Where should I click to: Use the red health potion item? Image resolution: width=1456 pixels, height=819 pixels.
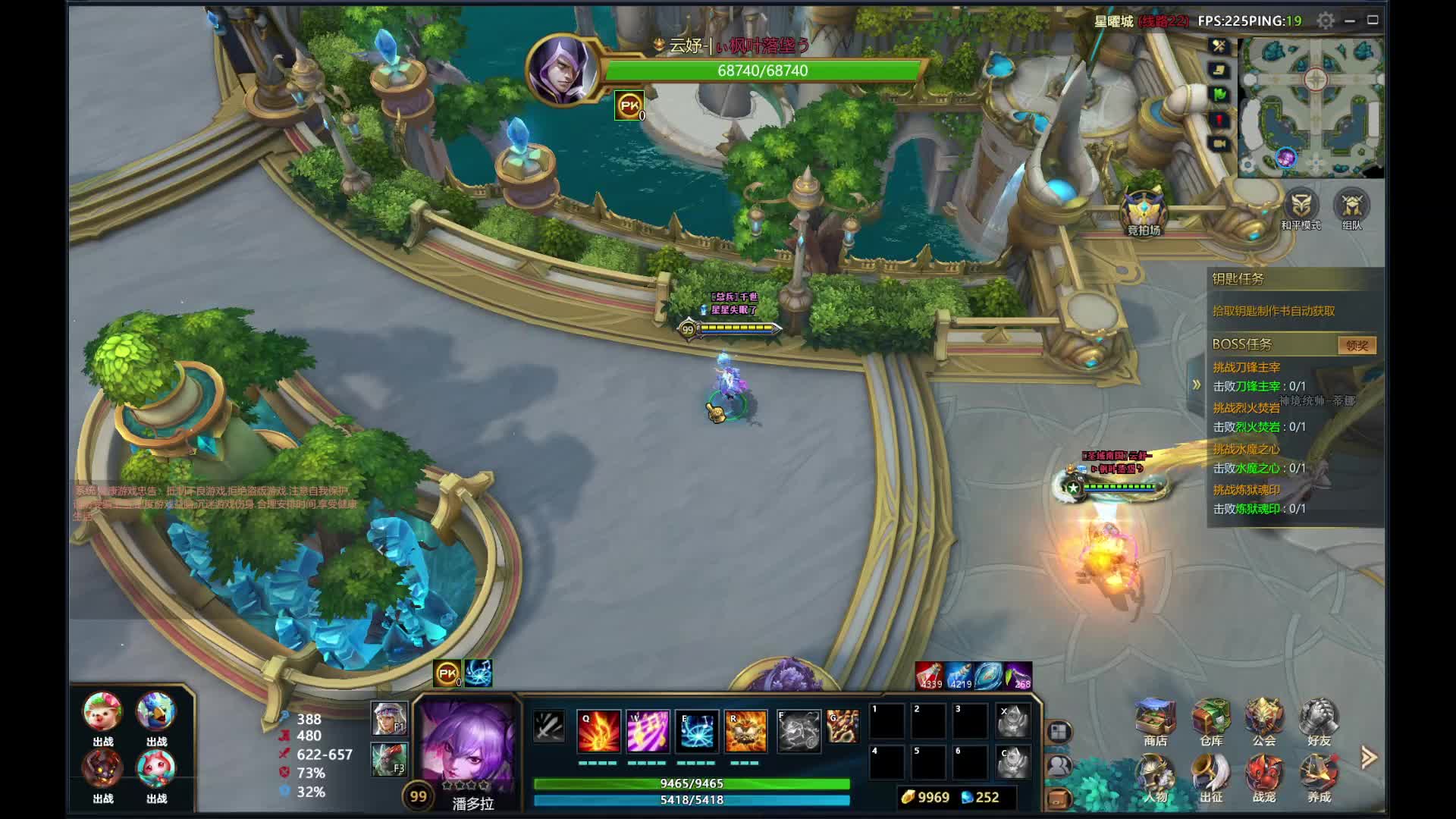pyautogui.click(x=930, y=675)
